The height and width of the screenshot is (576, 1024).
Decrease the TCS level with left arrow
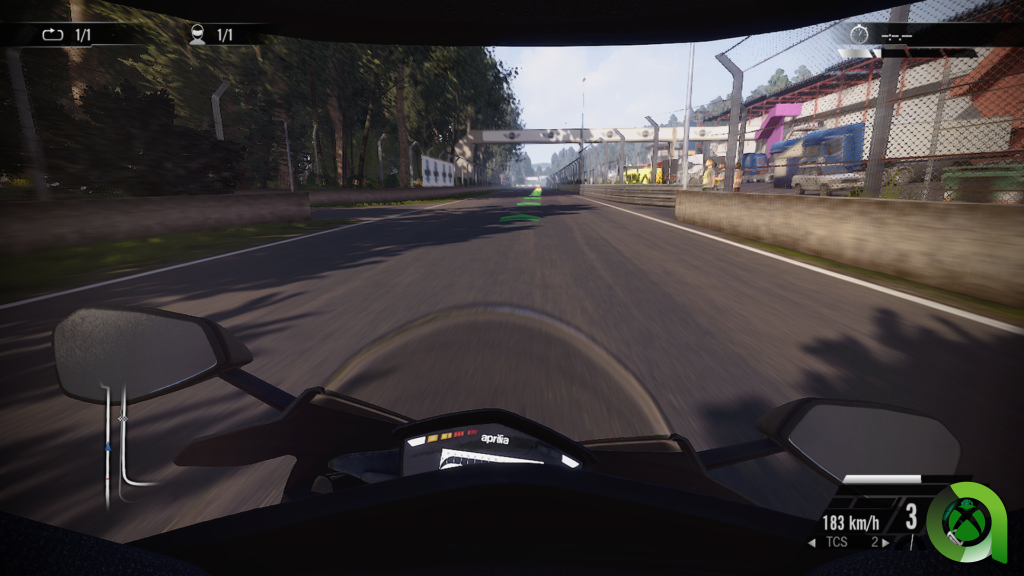click(812, 543)
